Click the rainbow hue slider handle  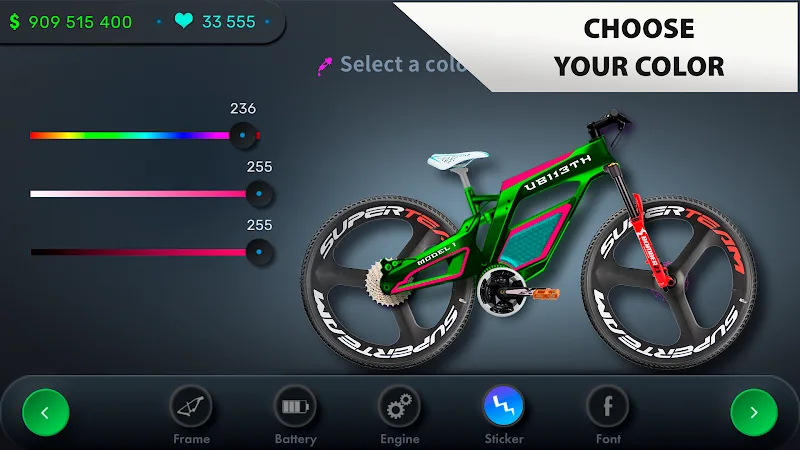[x=242, y=134]
